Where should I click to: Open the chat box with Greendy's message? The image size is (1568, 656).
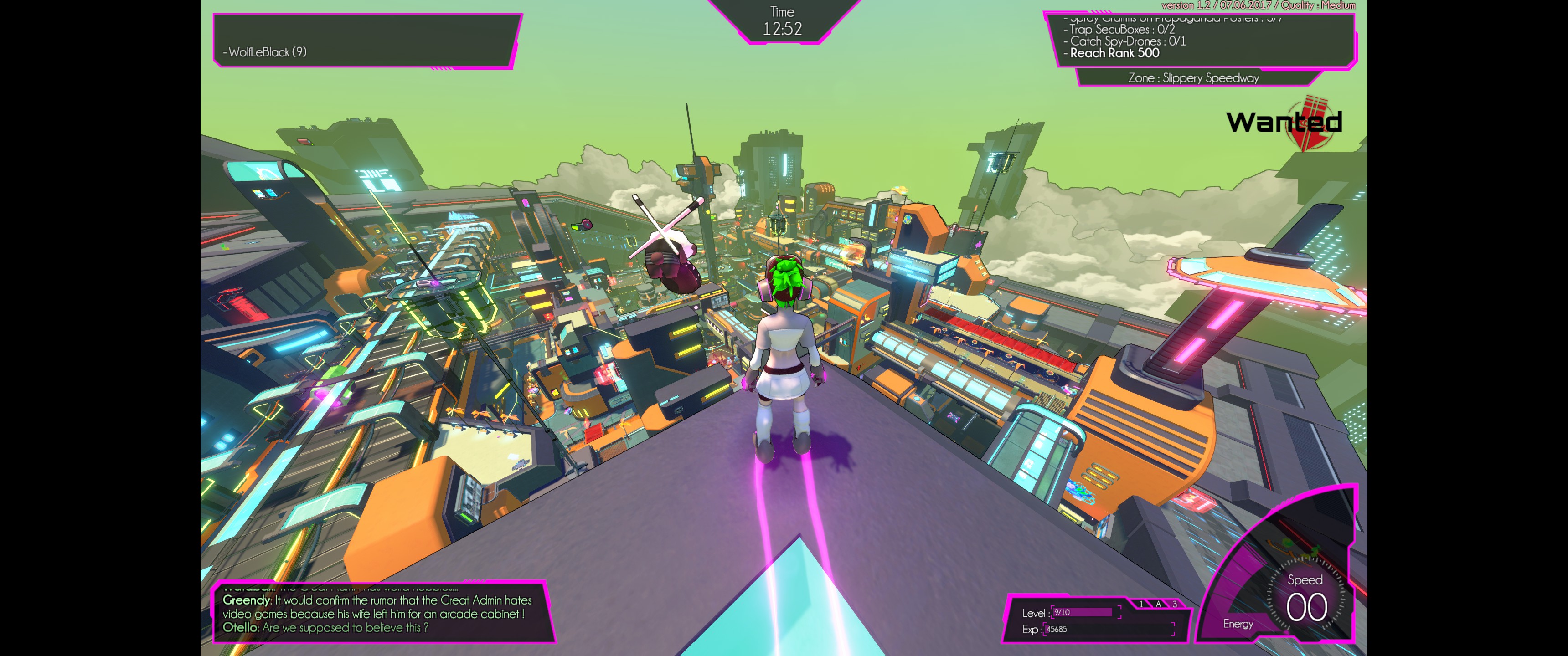[x=377, y=613]
